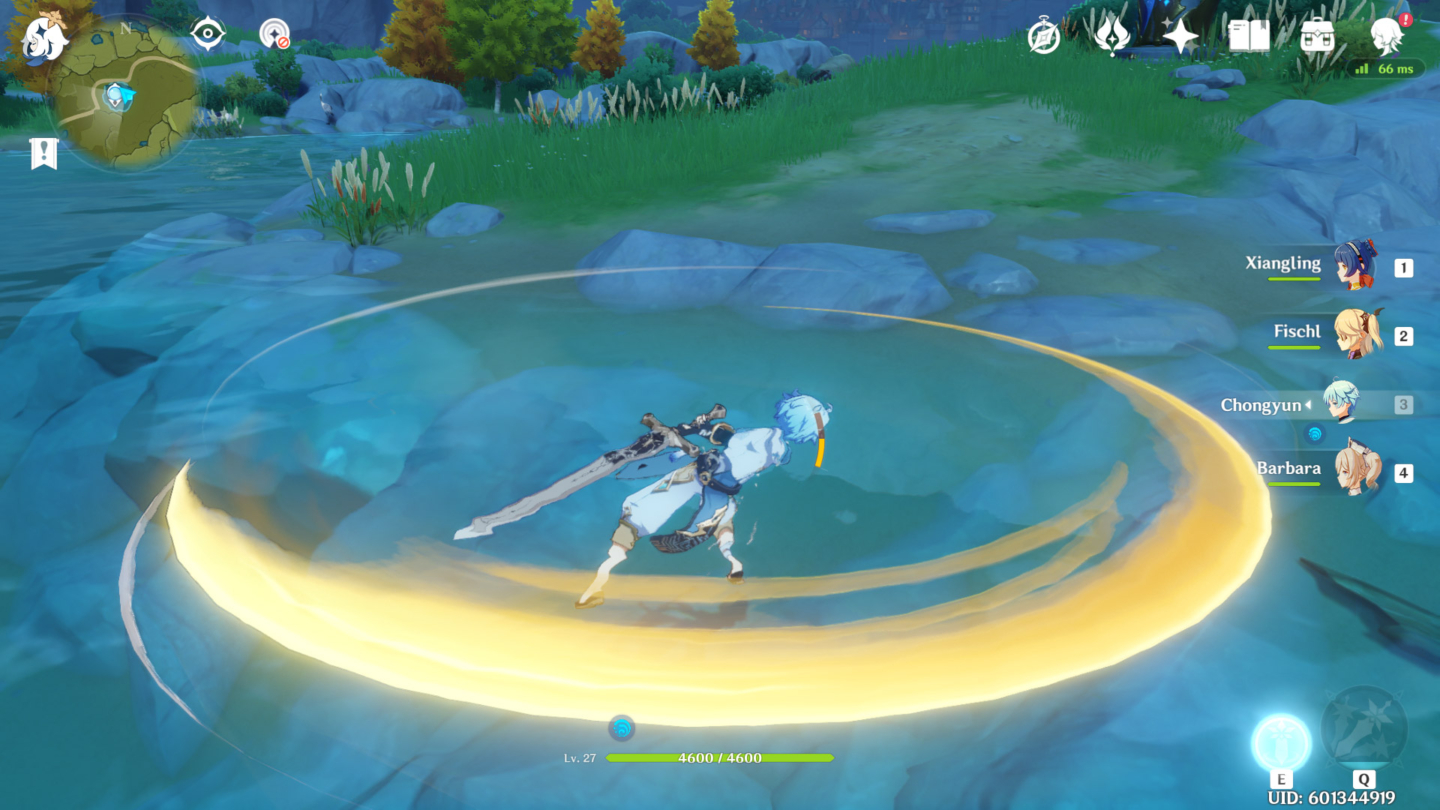Activate the glowing Elemental Skill icon
Screen dimensions: 1440x810
click(1281, 744)
